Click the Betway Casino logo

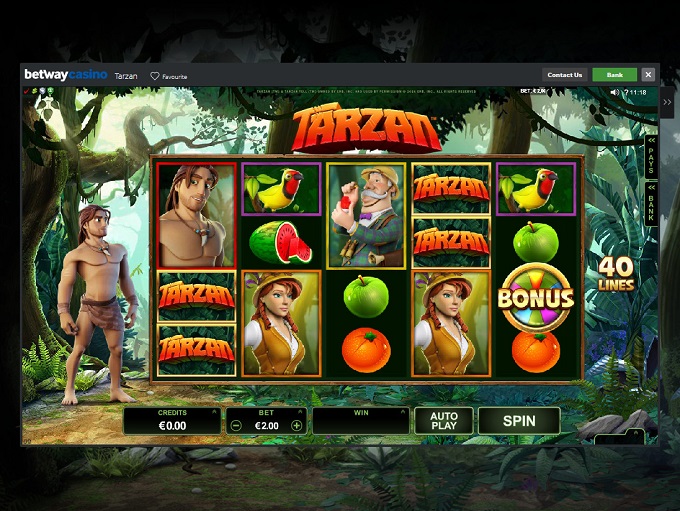65,75
